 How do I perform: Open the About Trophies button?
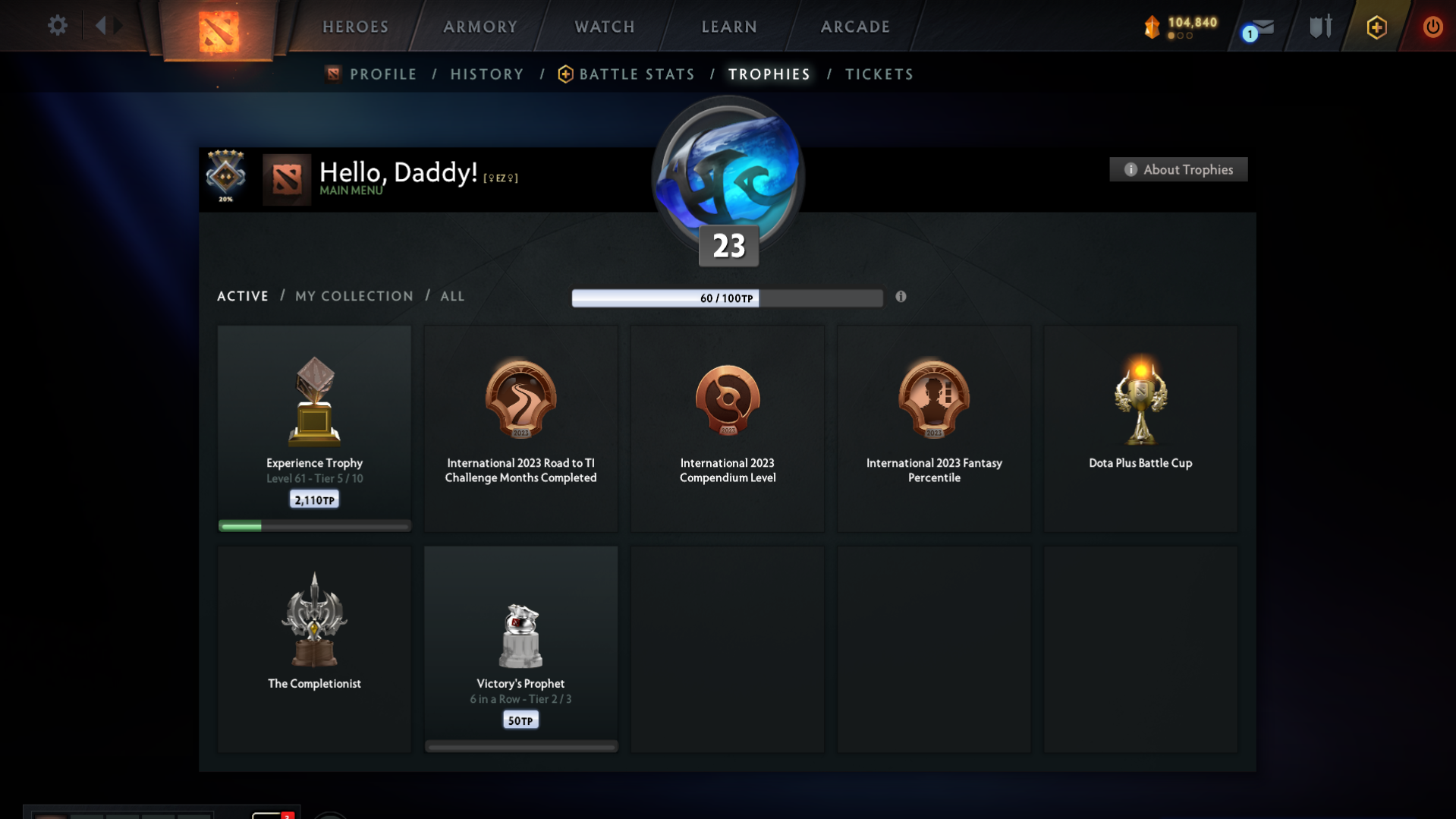point(1178,169)
